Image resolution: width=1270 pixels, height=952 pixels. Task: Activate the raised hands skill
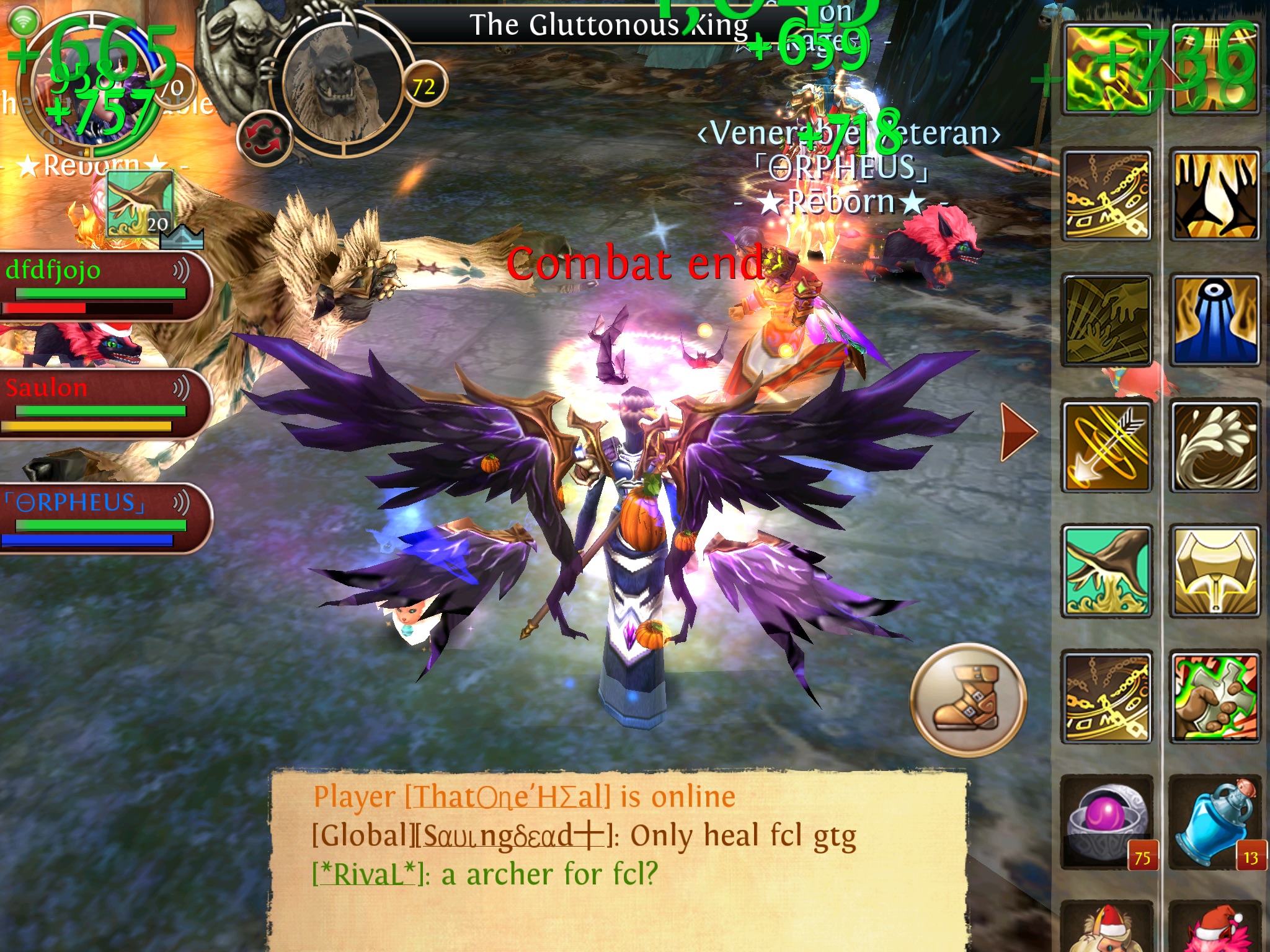pos(1214,195)
